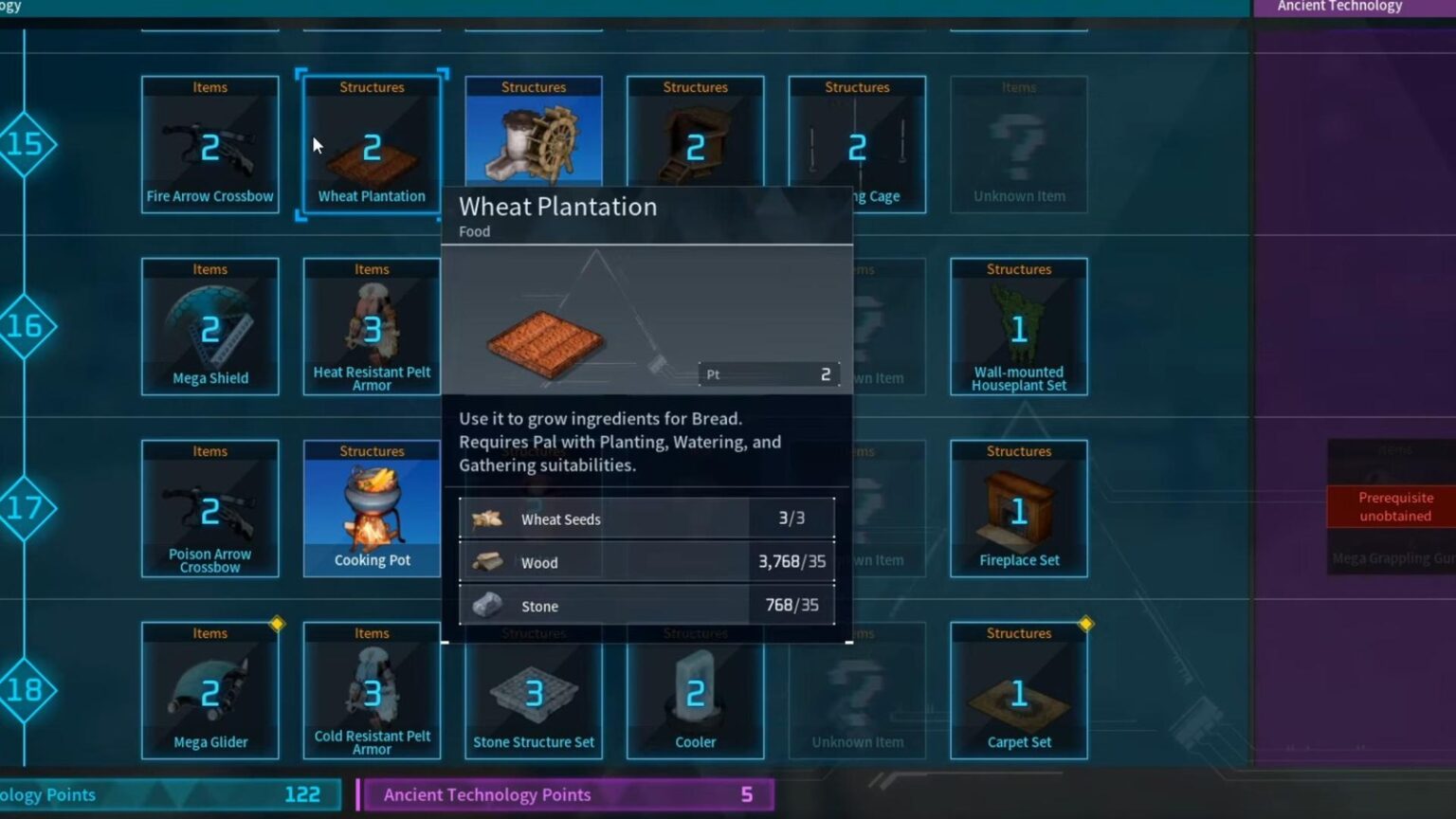Select the Poison Arrow Crossbow technology
This screenshot has height=819, width=1456.
(209, 509)
